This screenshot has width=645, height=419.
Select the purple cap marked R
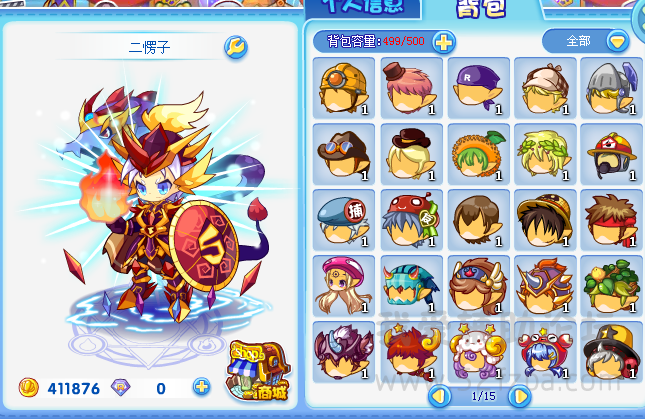pos(477,88)
